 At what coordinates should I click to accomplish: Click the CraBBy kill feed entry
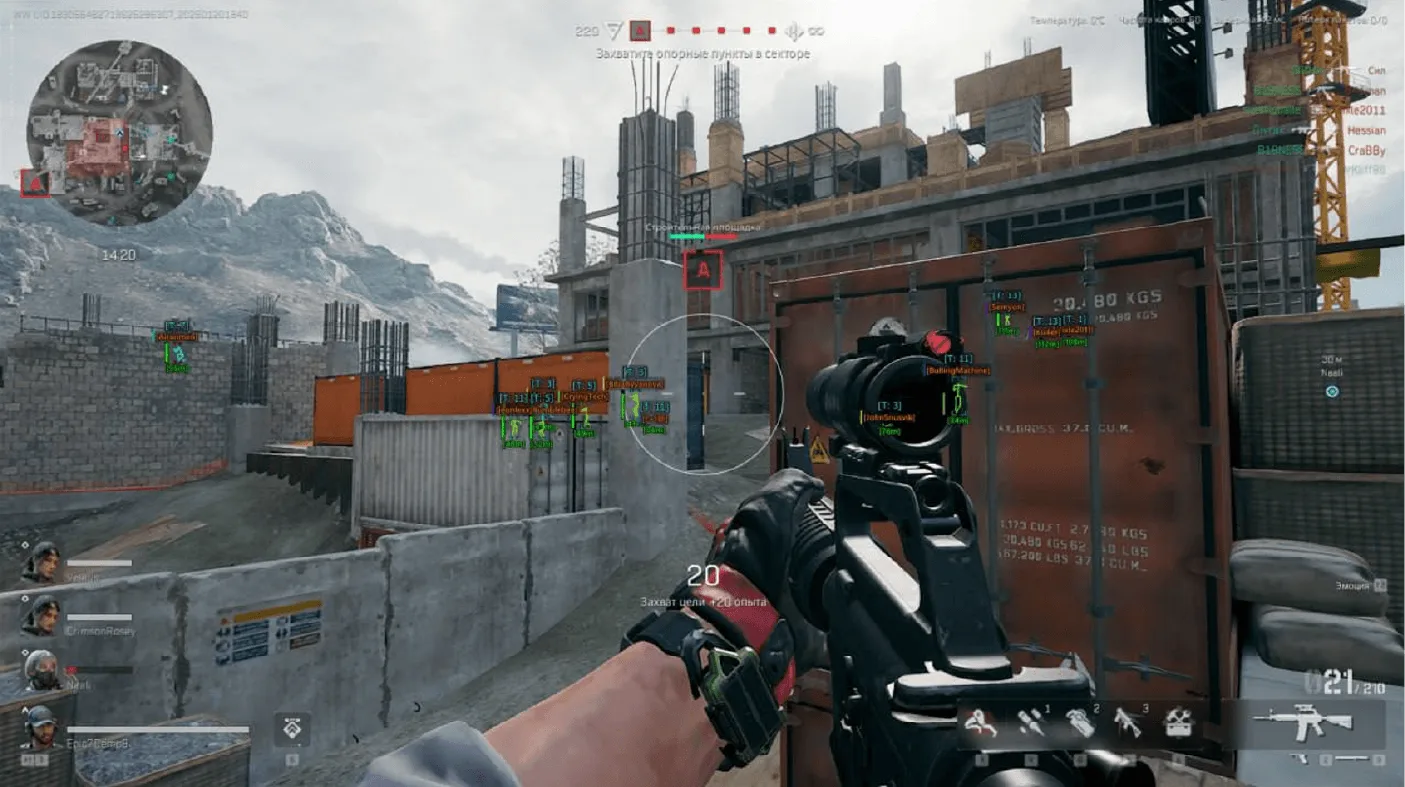pos(1365,150)
